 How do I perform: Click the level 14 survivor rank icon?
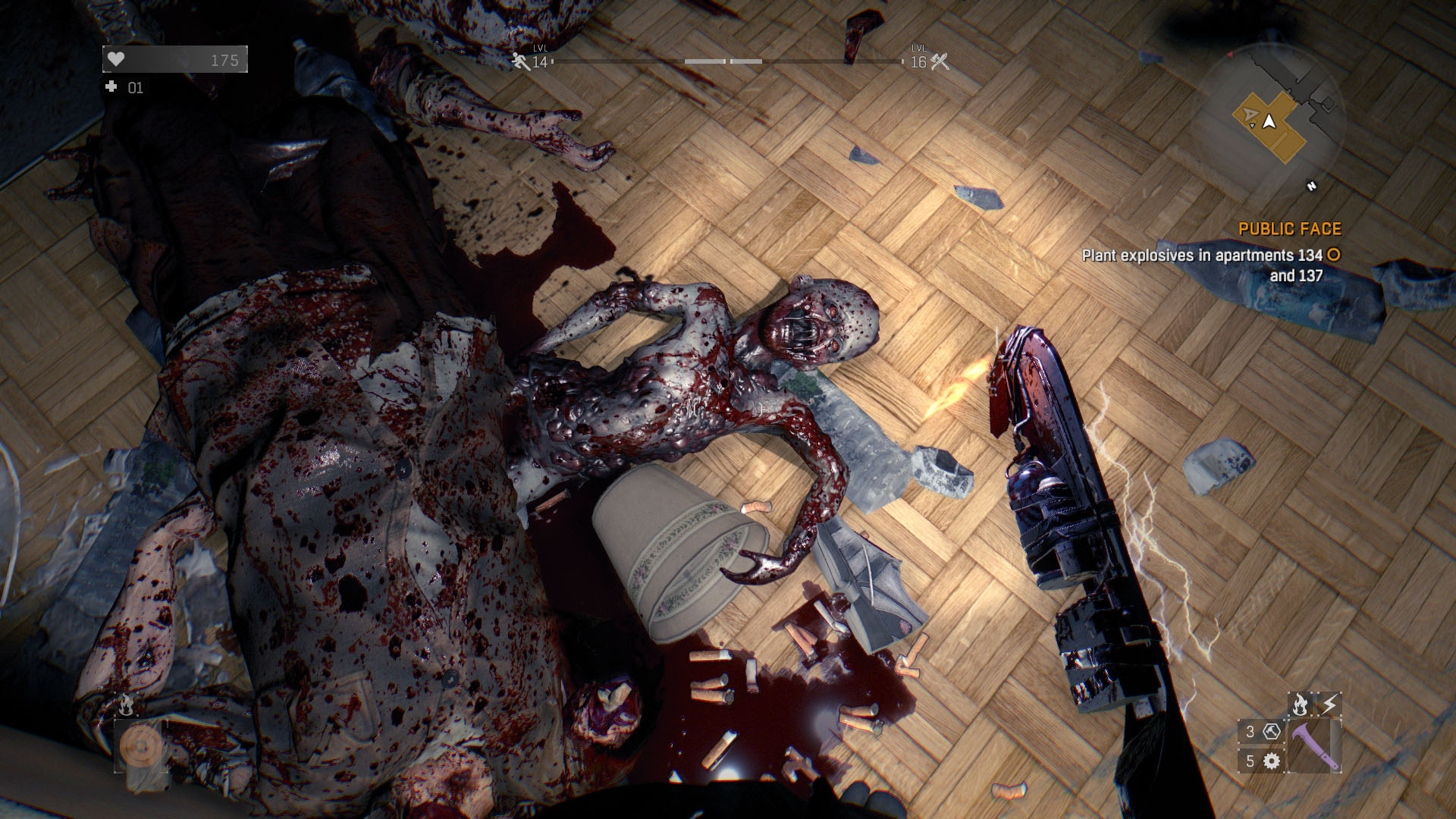520,61
